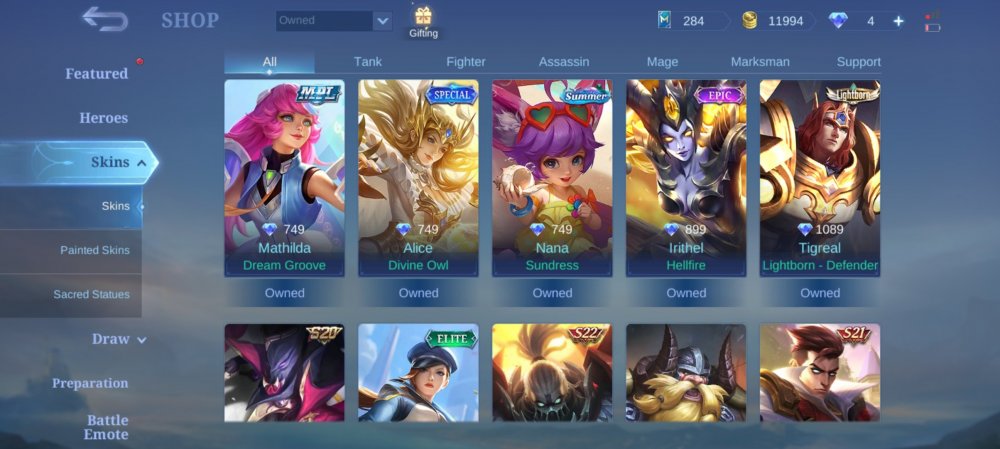
Task: Filter skins by Assassin role
Action: tap(564, 62)
